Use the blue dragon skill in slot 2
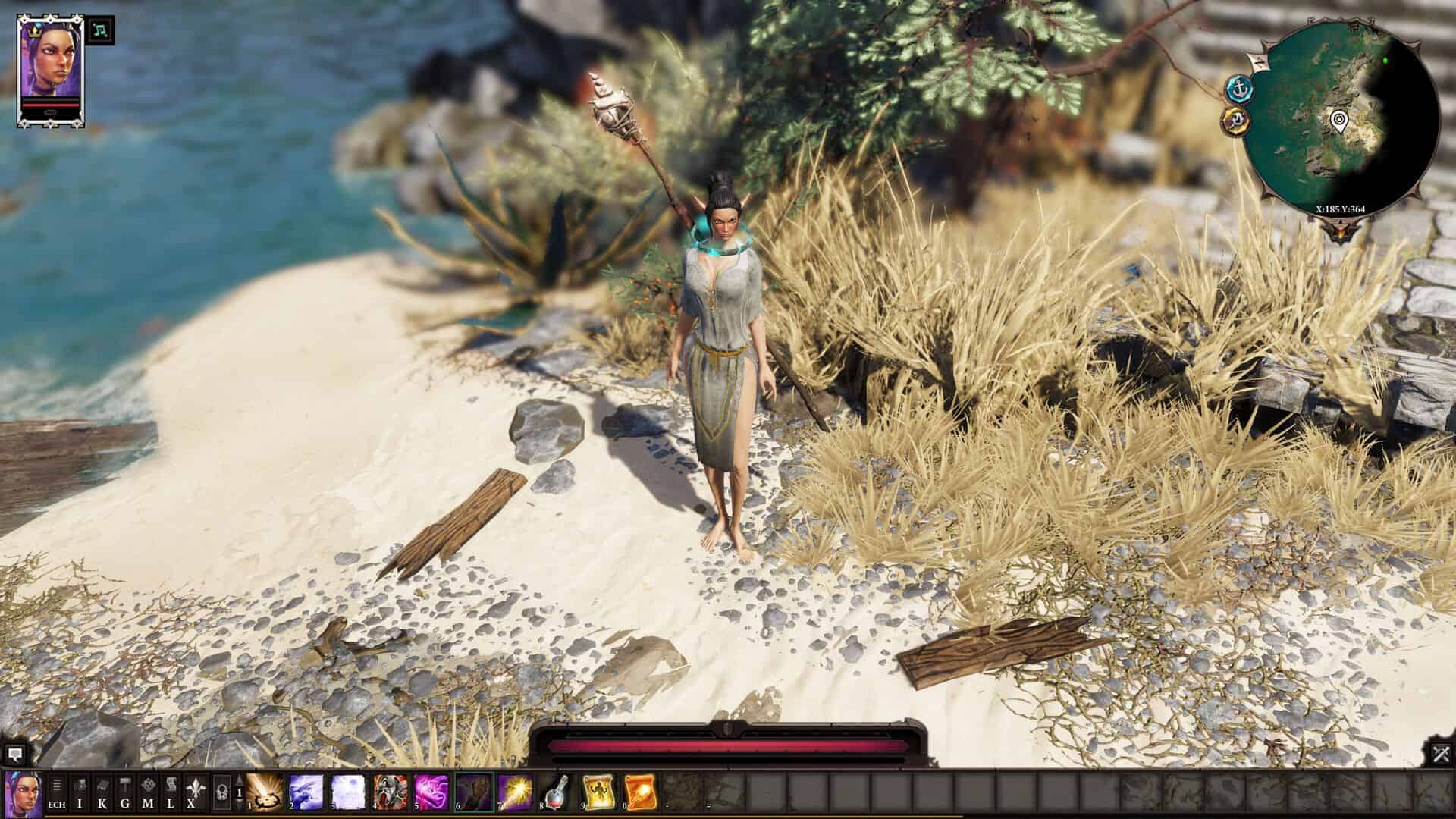1456x819 pixels. click(306, 792)
